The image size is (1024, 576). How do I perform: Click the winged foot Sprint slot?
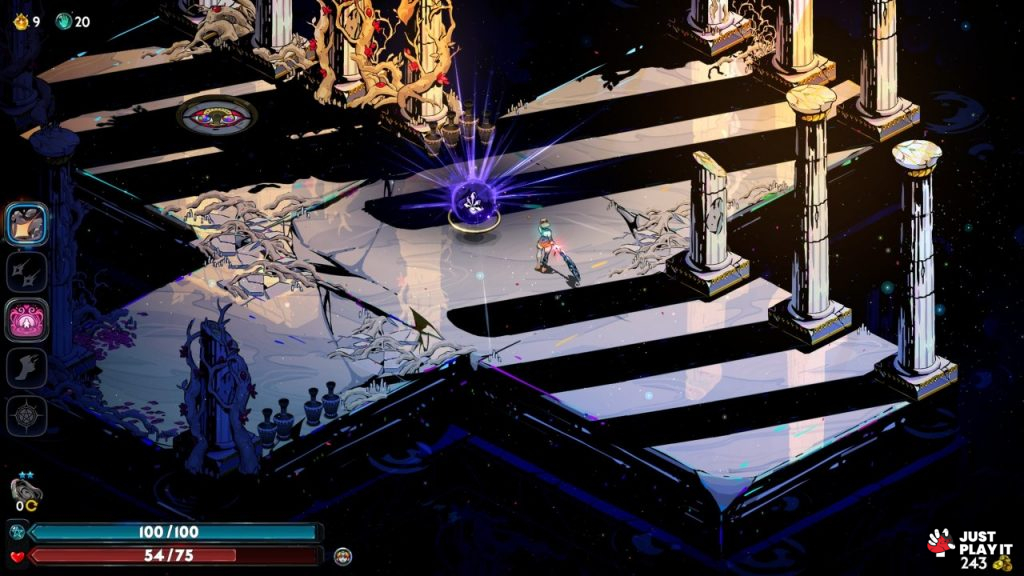tap(27, 368)
